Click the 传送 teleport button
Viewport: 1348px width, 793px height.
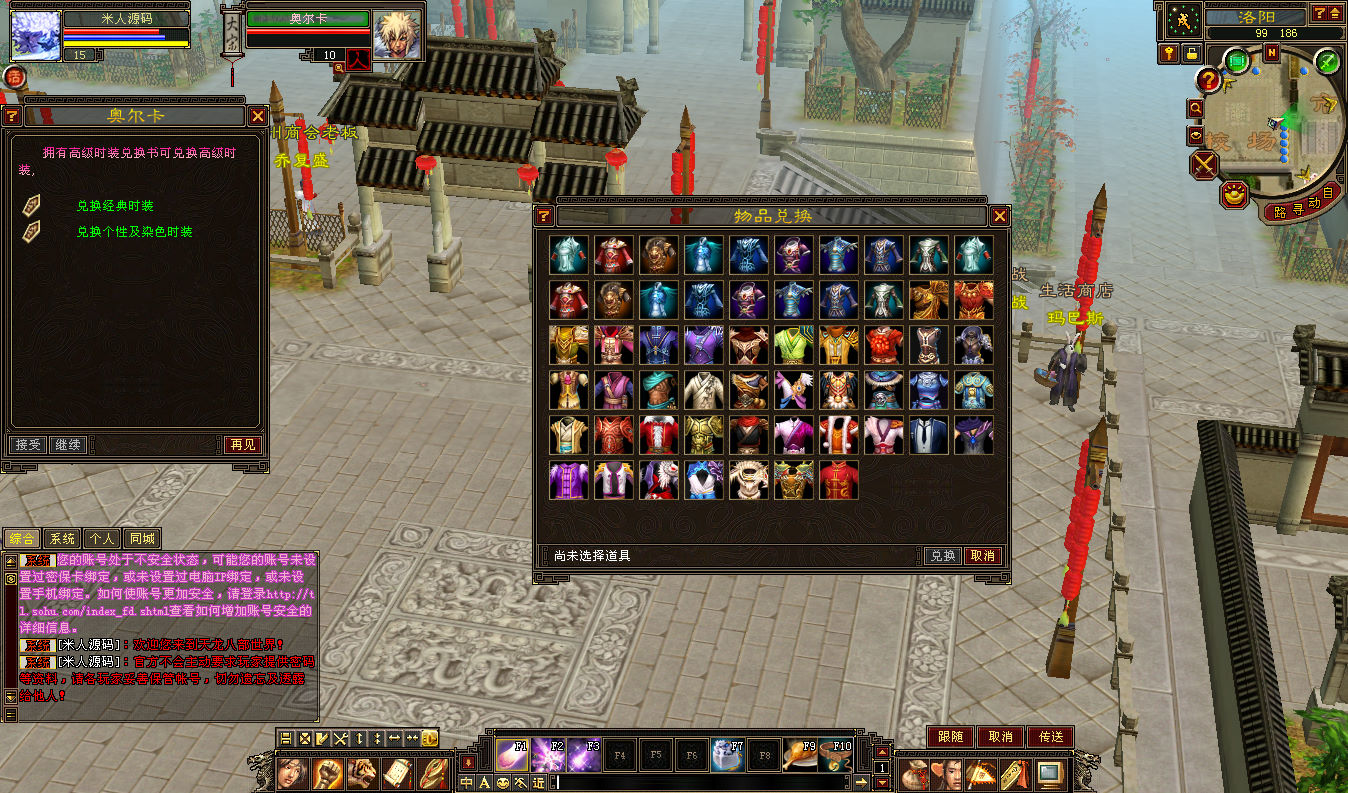pos(1050,737)
